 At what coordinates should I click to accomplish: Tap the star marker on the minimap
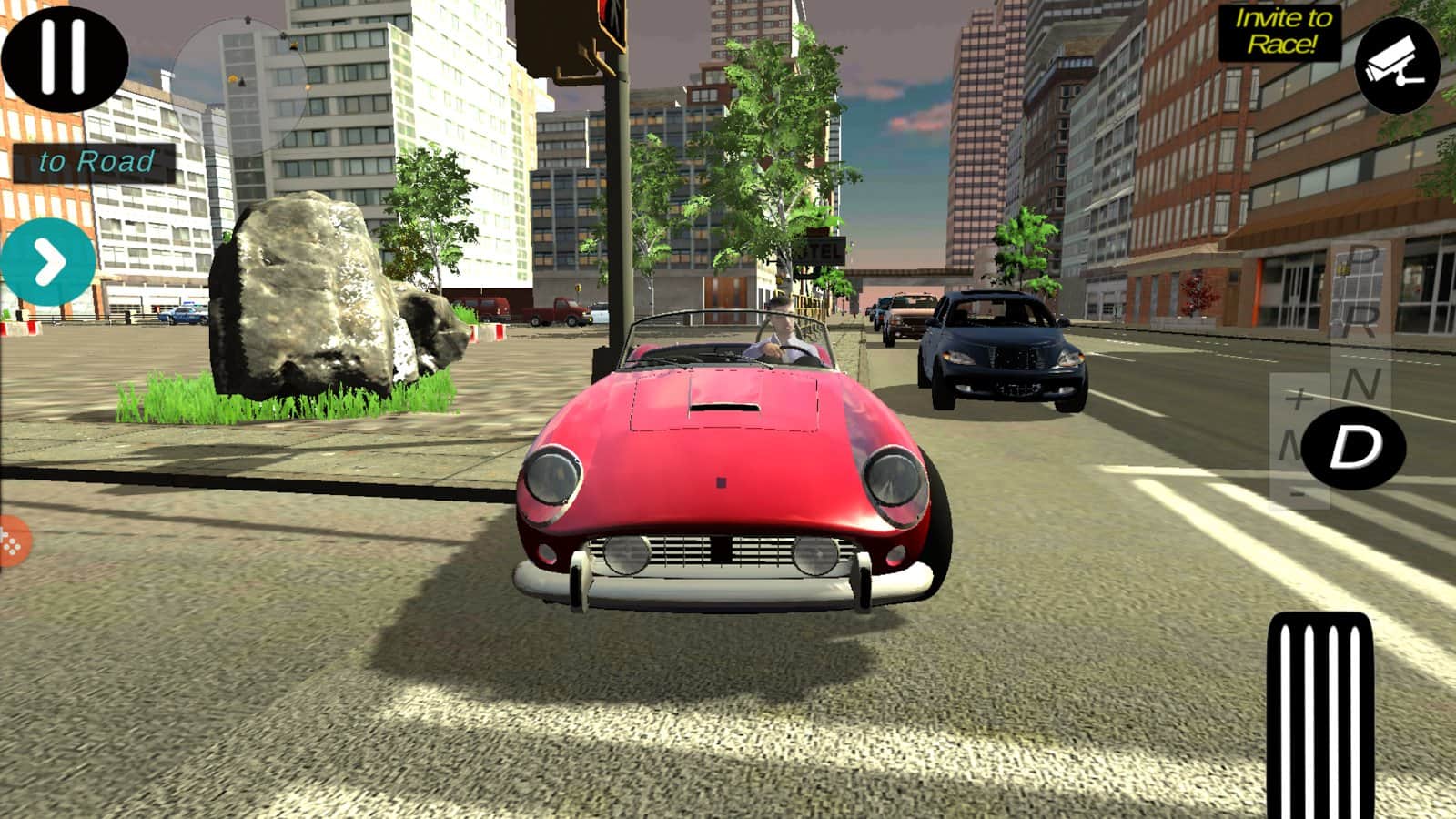(x=248, y=21)
